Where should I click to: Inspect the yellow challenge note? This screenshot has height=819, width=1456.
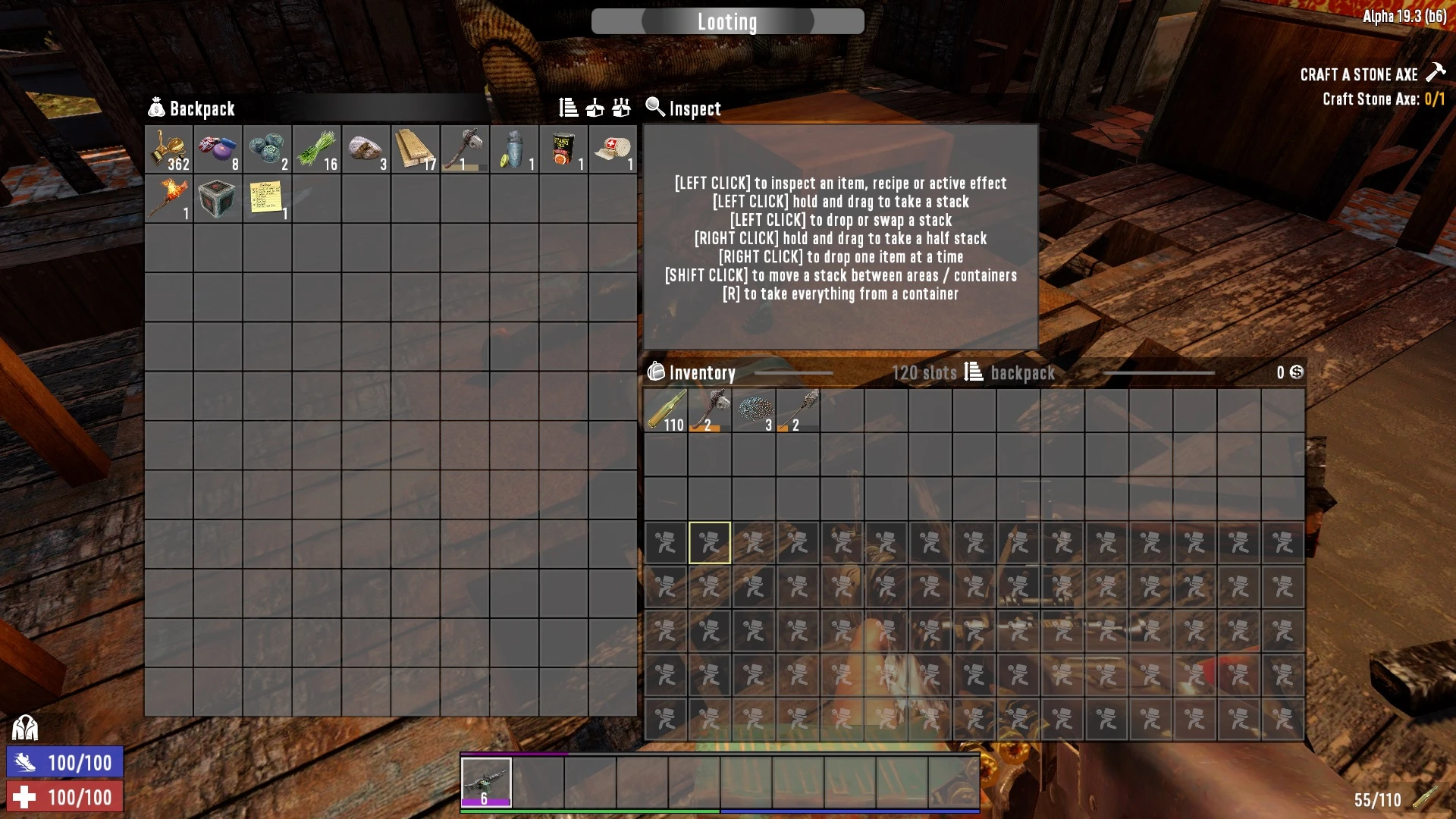click(x=267, y=199)
